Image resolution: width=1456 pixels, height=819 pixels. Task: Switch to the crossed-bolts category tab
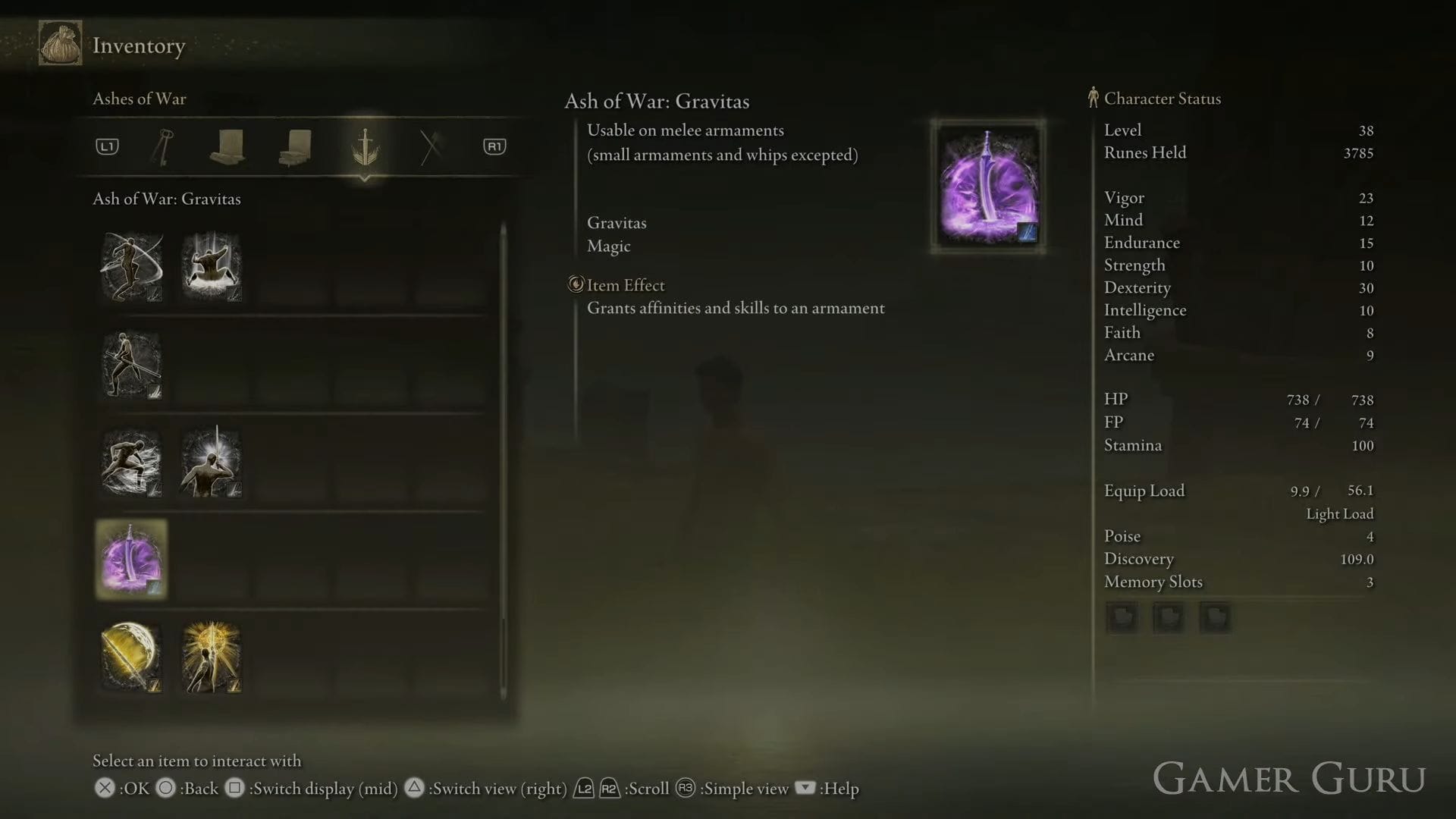(x=431, y=146)
